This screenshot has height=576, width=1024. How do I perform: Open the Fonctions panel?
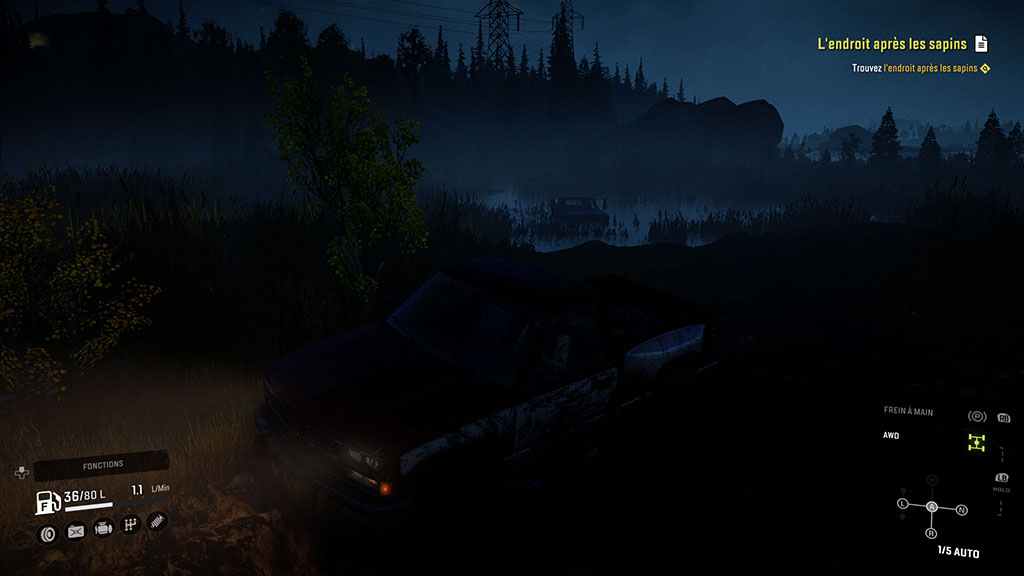point(102,464)
